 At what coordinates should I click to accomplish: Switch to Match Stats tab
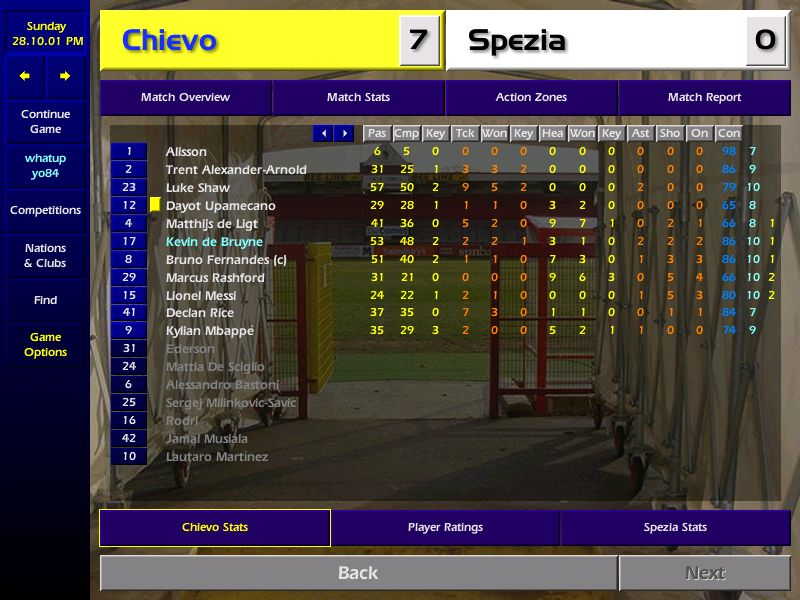click(358, 98)
